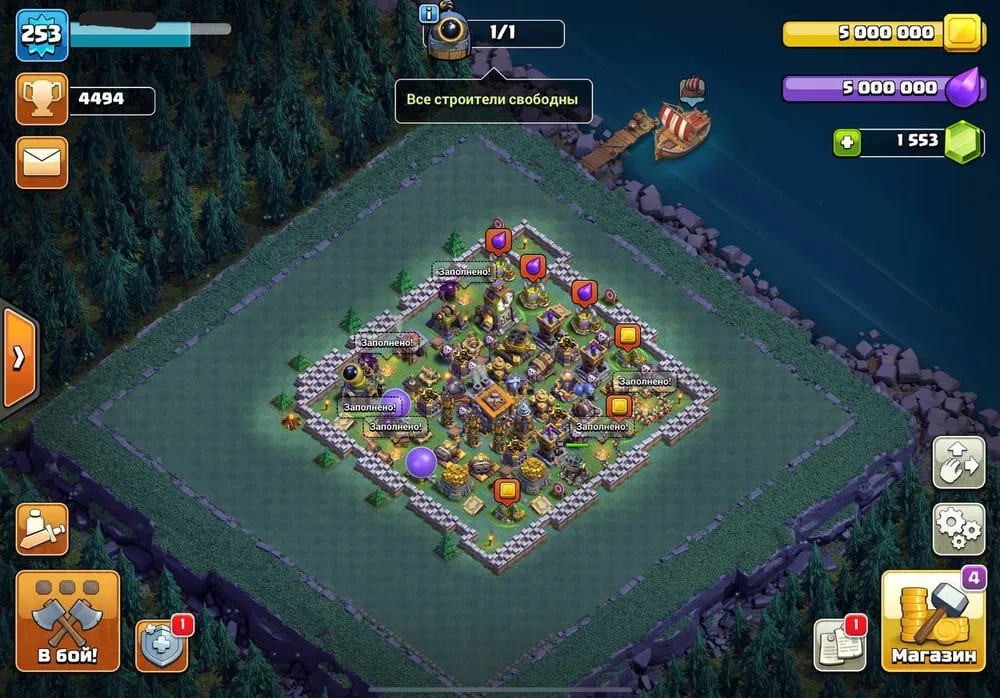Image resolution: width=1000 pixels, height=698 pixels.
Task: Click the builder info button
Action: tap(430, 13)
